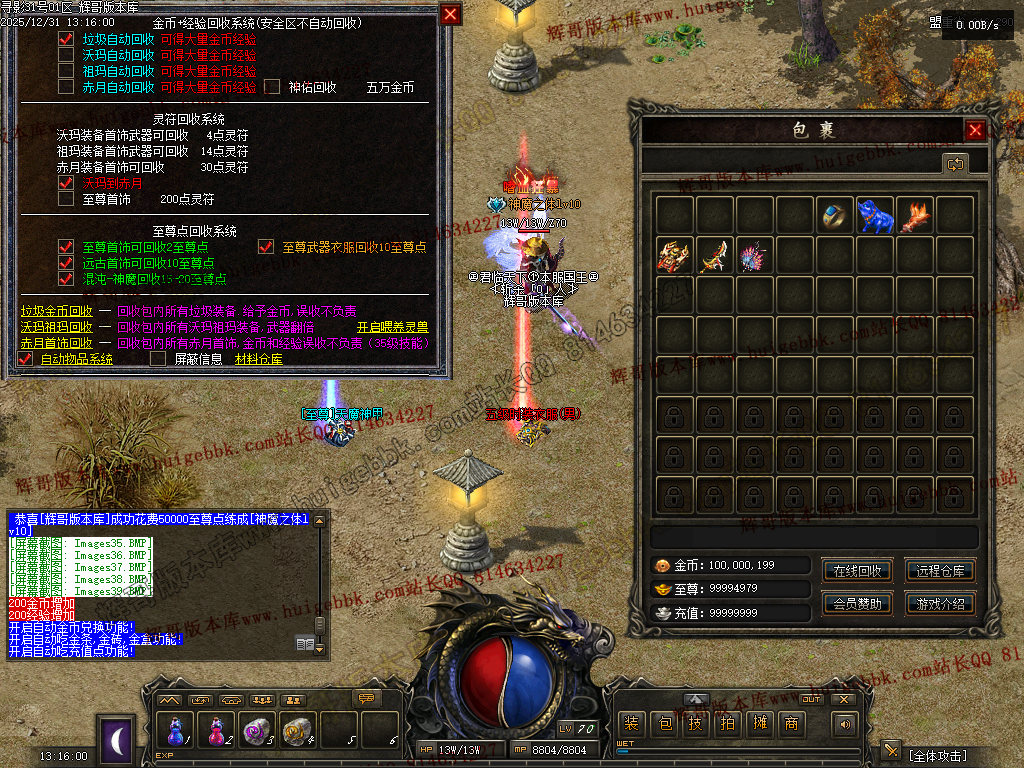Tick the 神佑回收 checkbox
The height and width of the screenshot is (768, 1024).
click(272, 87)
